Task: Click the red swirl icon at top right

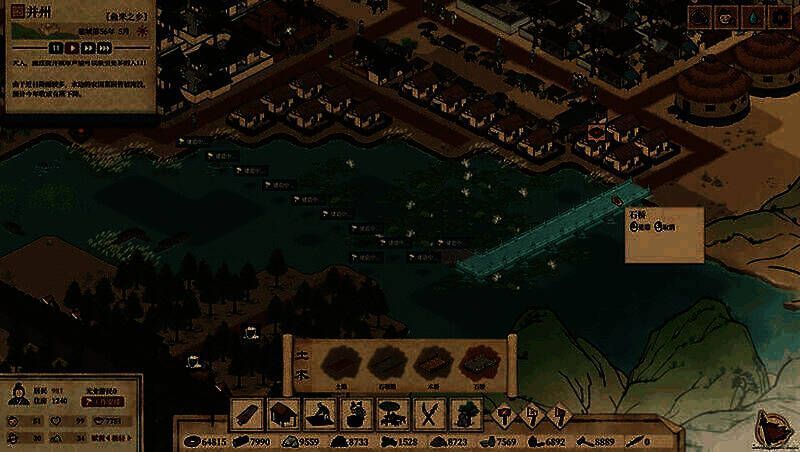Action: (x=726, y=16)
